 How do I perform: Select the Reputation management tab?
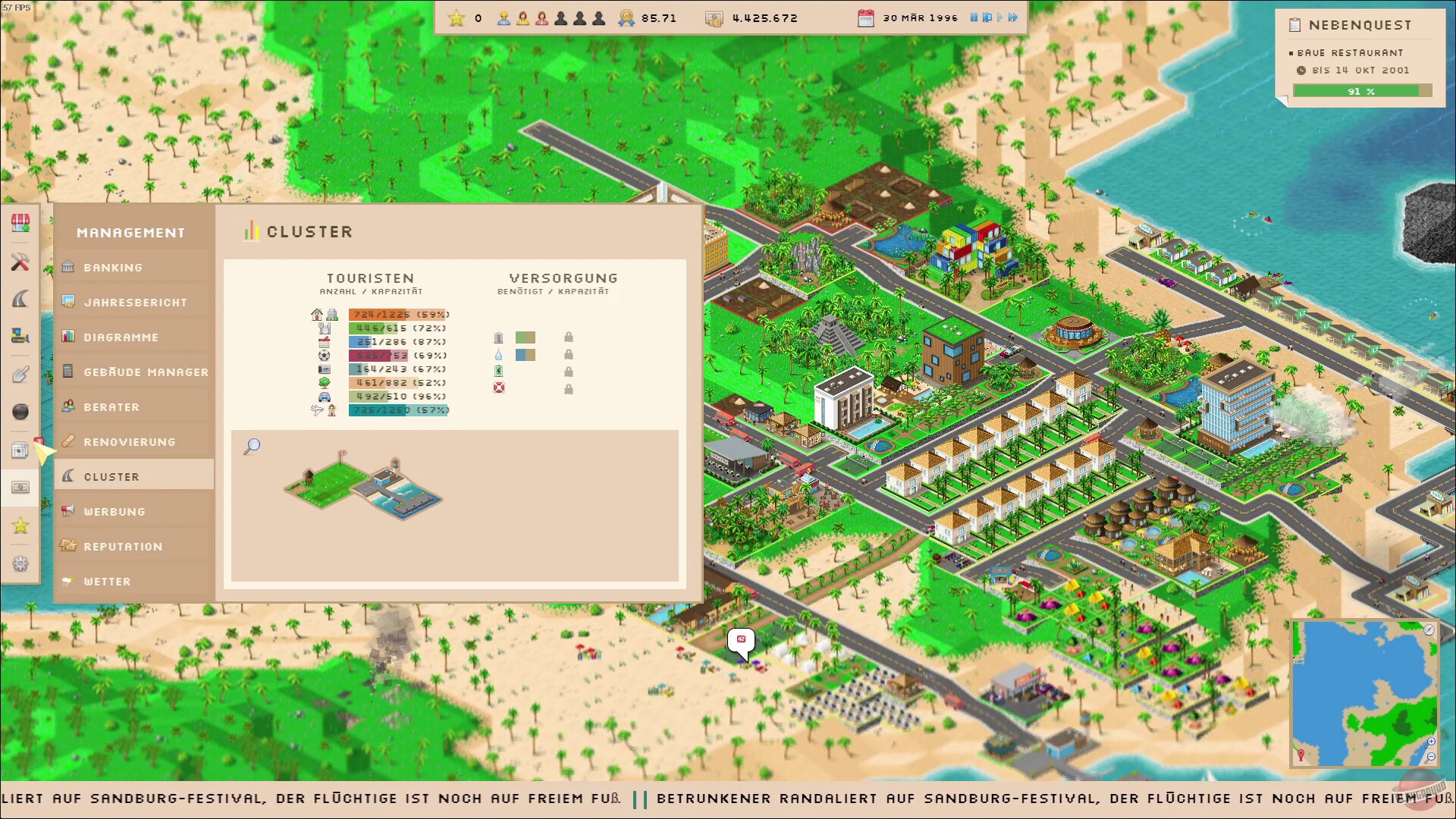[x=124, y=546]
